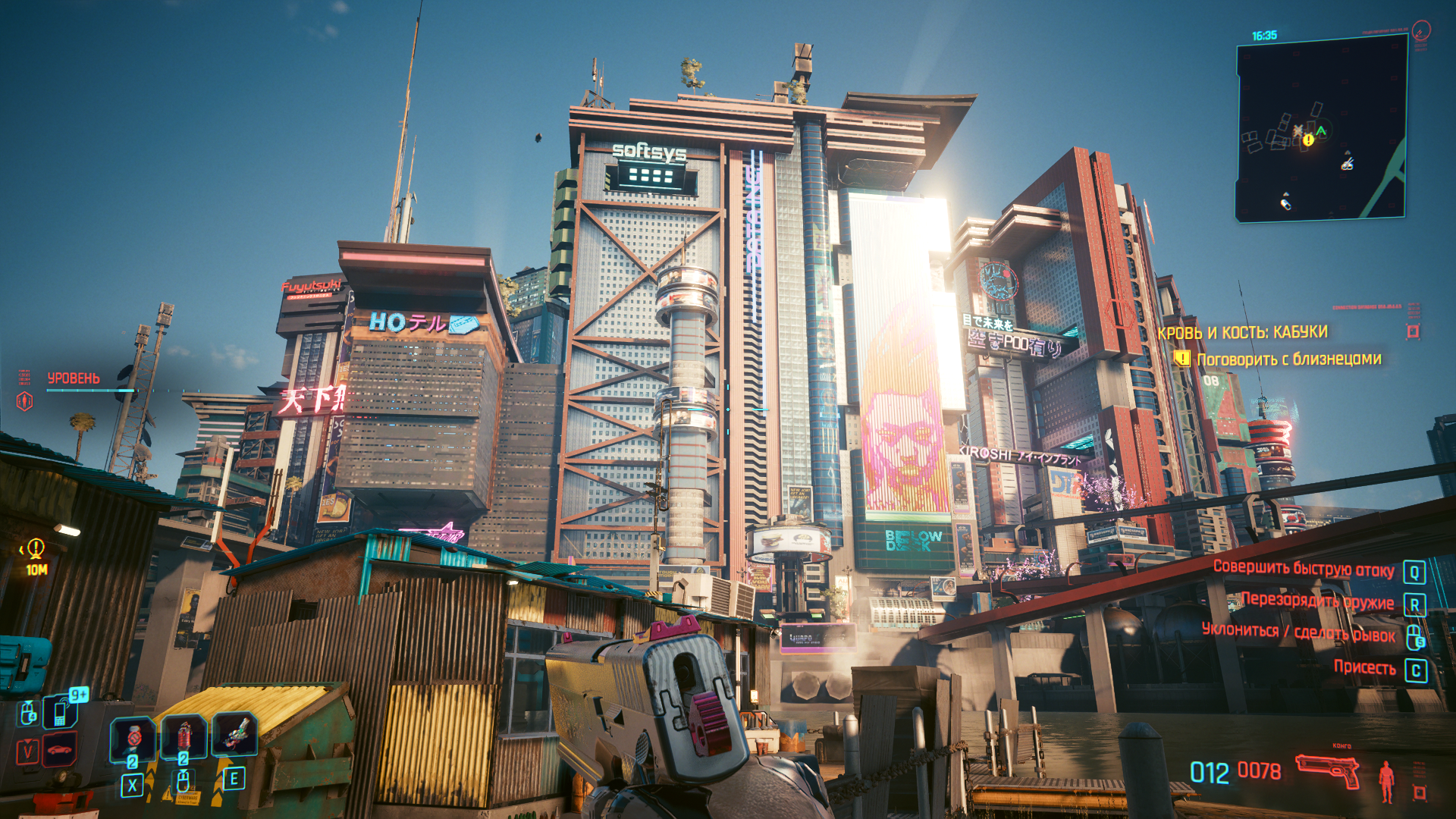The image size is (1456, 819).
Task: Click the red body stance indicator icon
Action: 1386,781
